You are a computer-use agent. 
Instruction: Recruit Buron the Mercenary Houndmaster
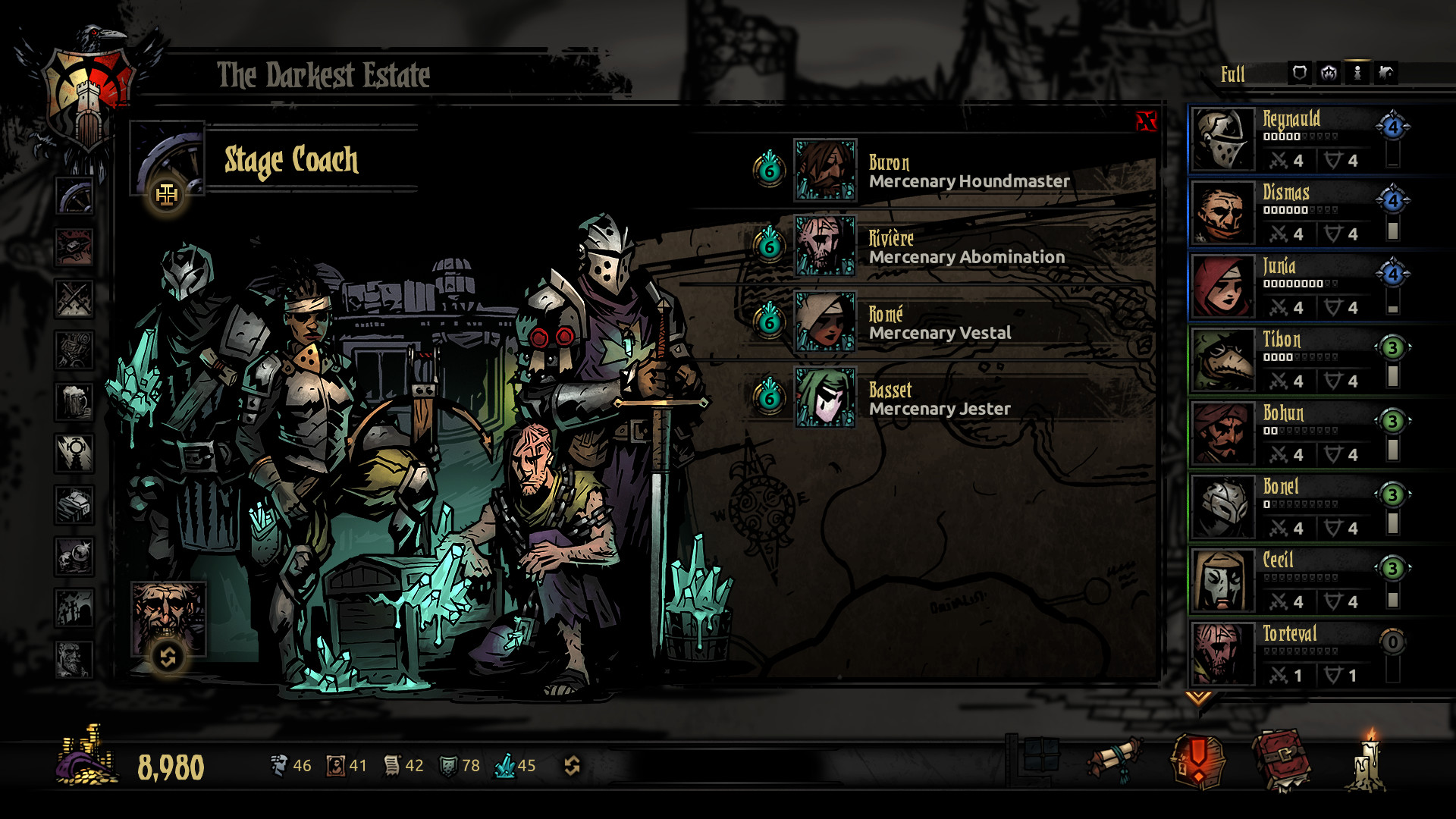coord(825,172)
